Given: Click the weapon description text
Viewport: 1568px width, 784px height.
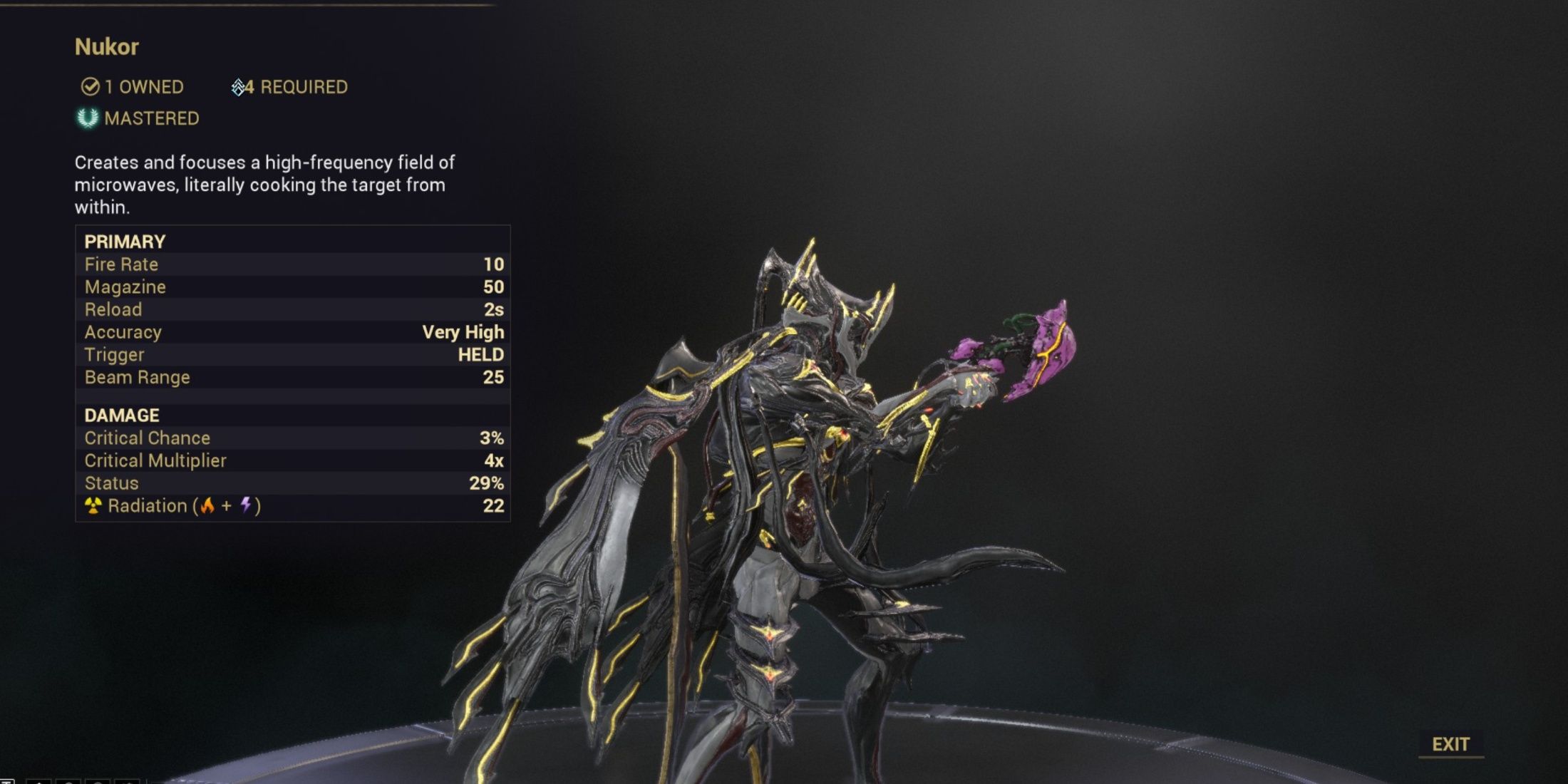Looking at the screenshot, I should [x=264, y=185].
